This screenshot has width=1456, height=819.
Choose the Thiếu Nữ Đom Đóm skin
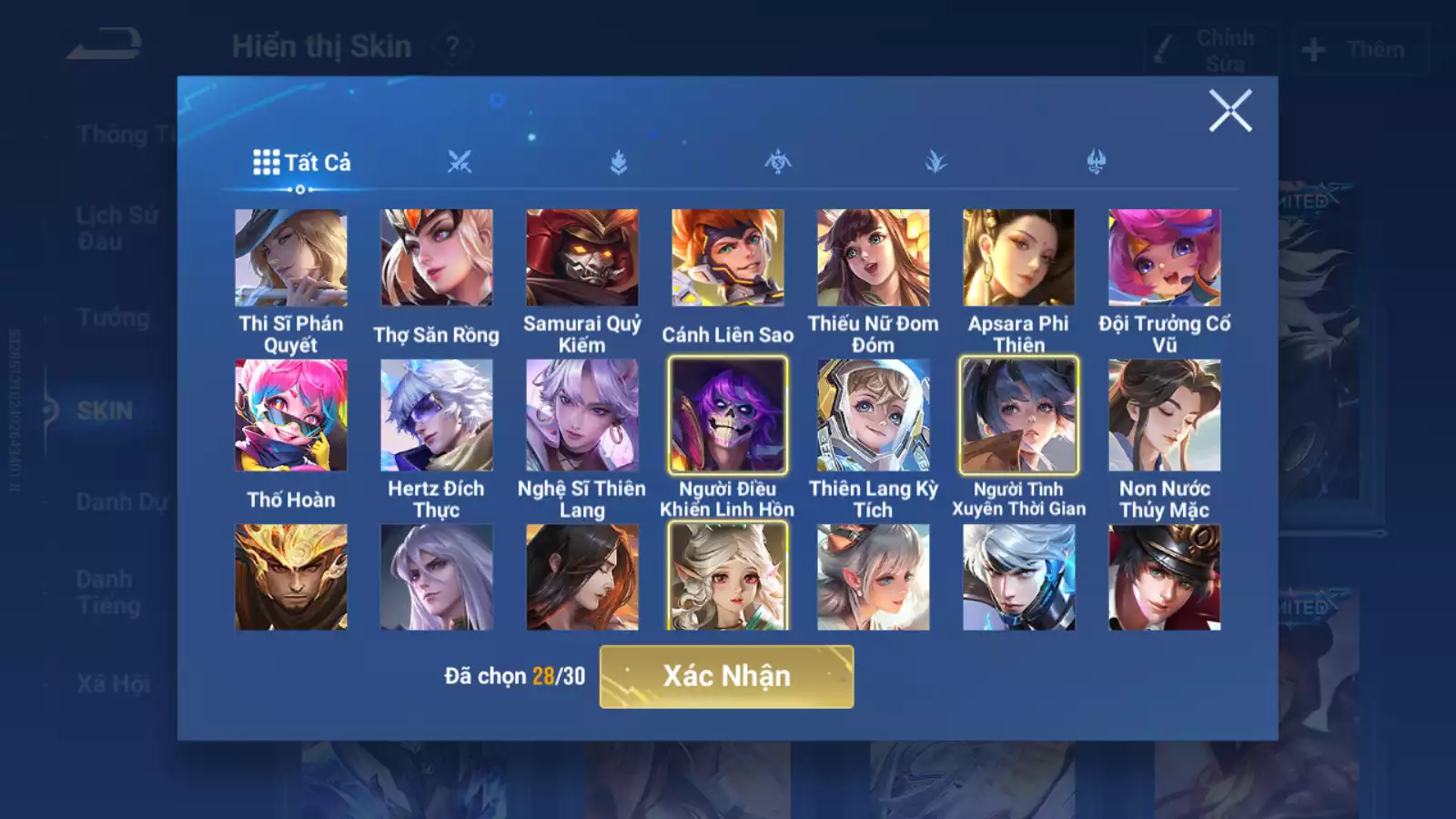pyautogui.click(x=874, y=258)
